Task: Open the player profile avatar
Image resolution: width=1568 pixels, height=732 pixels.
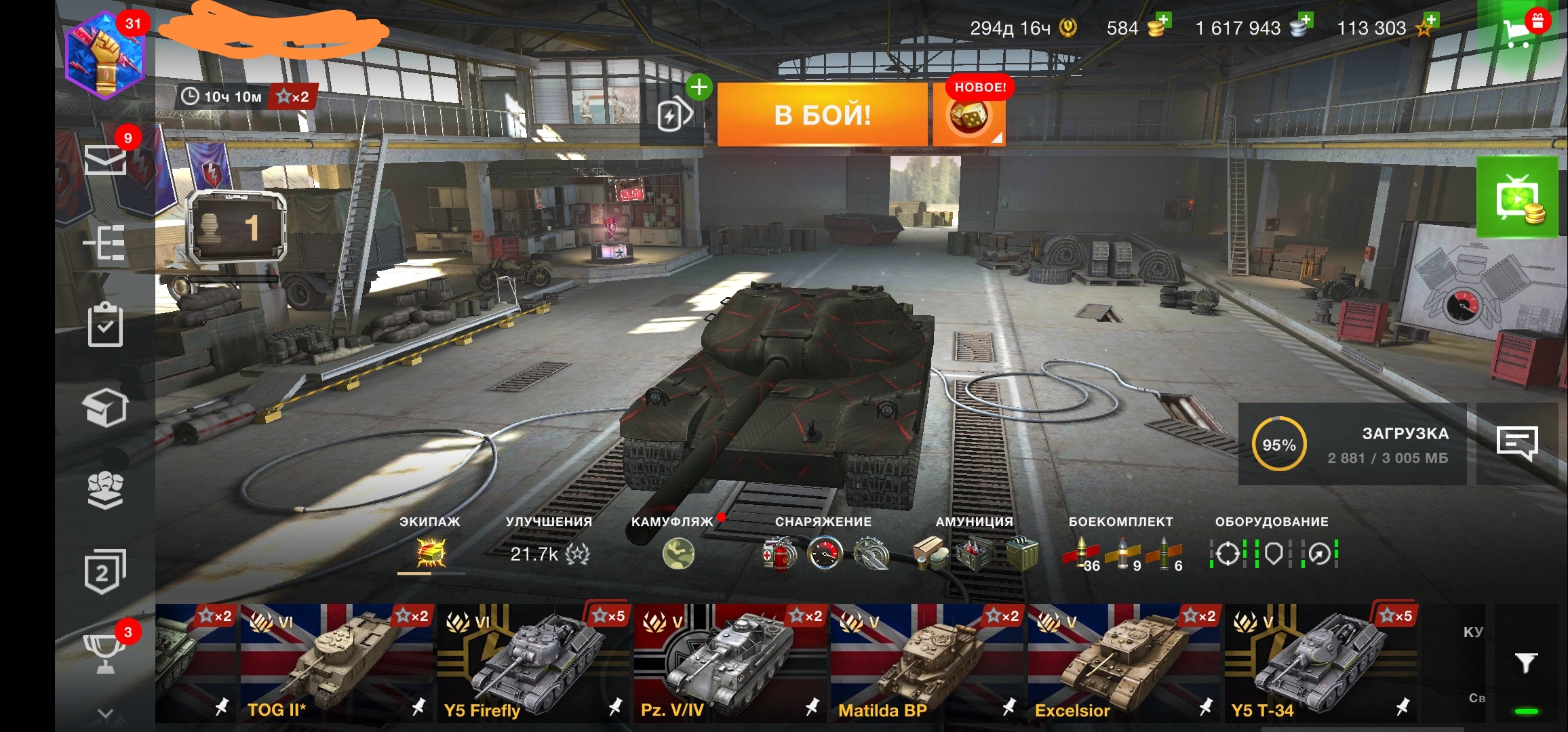Action: pyautogui.click(x=105, y=56)
